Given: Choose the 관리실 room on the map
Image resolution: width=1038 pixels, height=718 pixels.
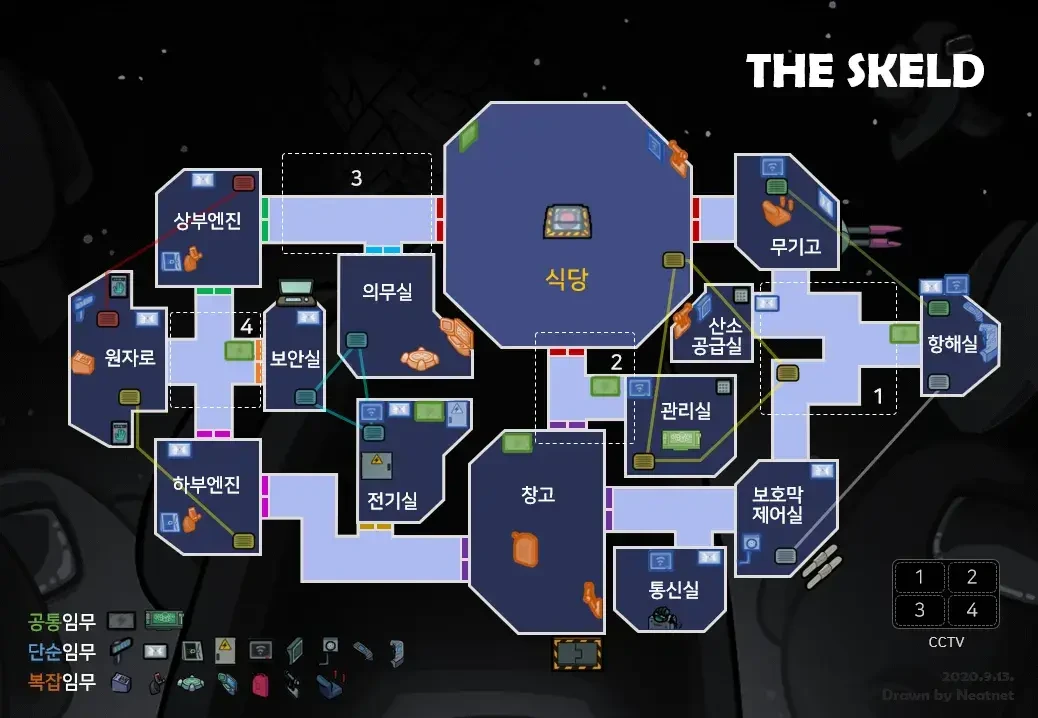Looking at the screenshot, I should 685,410.
